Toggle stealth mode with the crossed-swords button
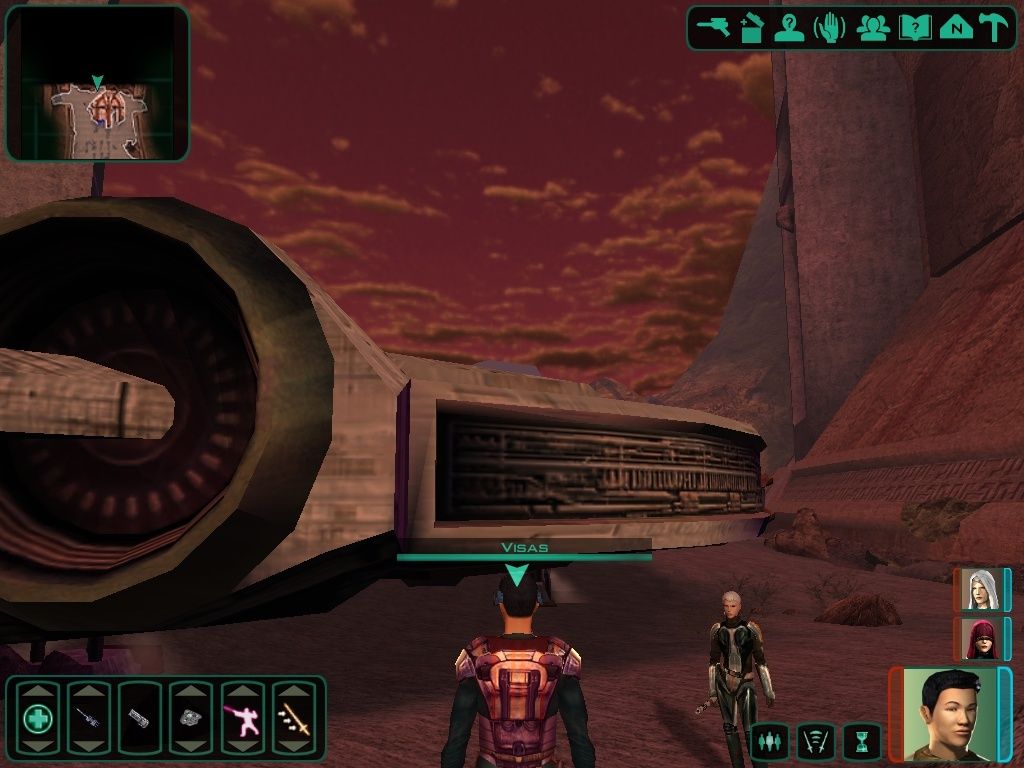Image resolution: width=1024 pixels, height=768 pixels. click(x=816, y=742)
